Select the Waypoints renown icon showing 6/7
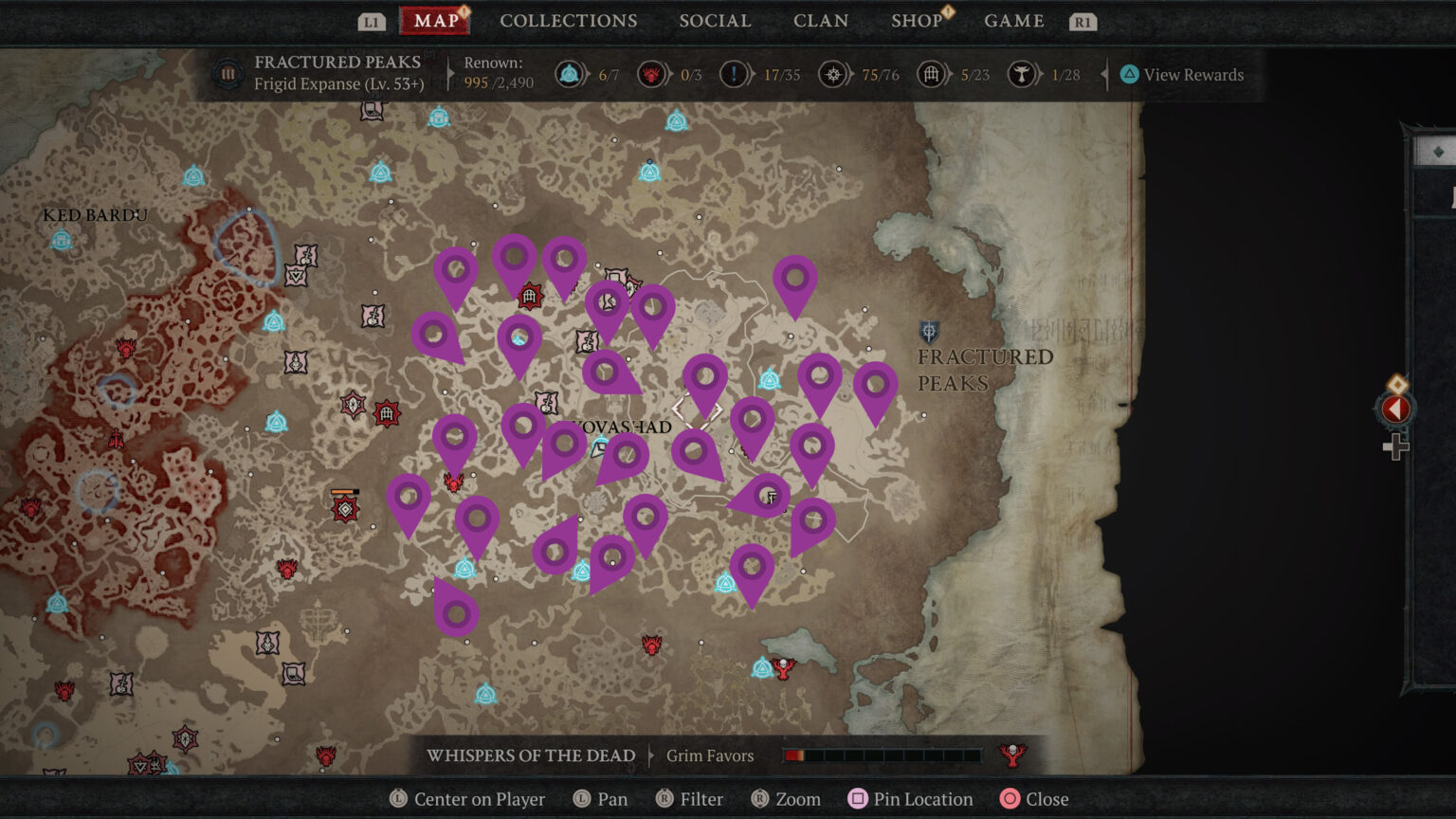 pyautogui.click(x=570, y=74)
